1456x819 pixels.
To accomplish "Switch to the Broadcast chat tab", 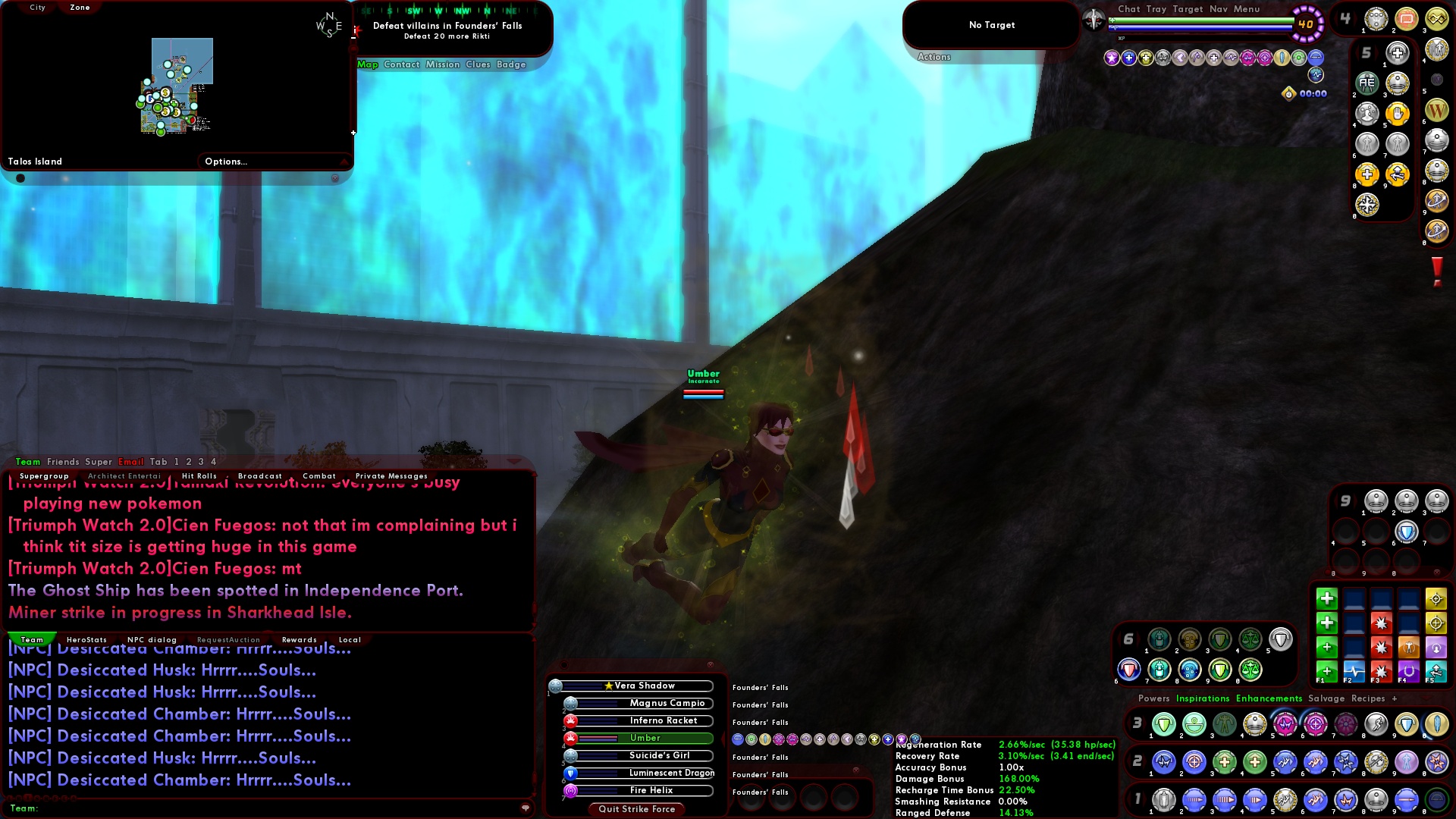I will (260, 475).
